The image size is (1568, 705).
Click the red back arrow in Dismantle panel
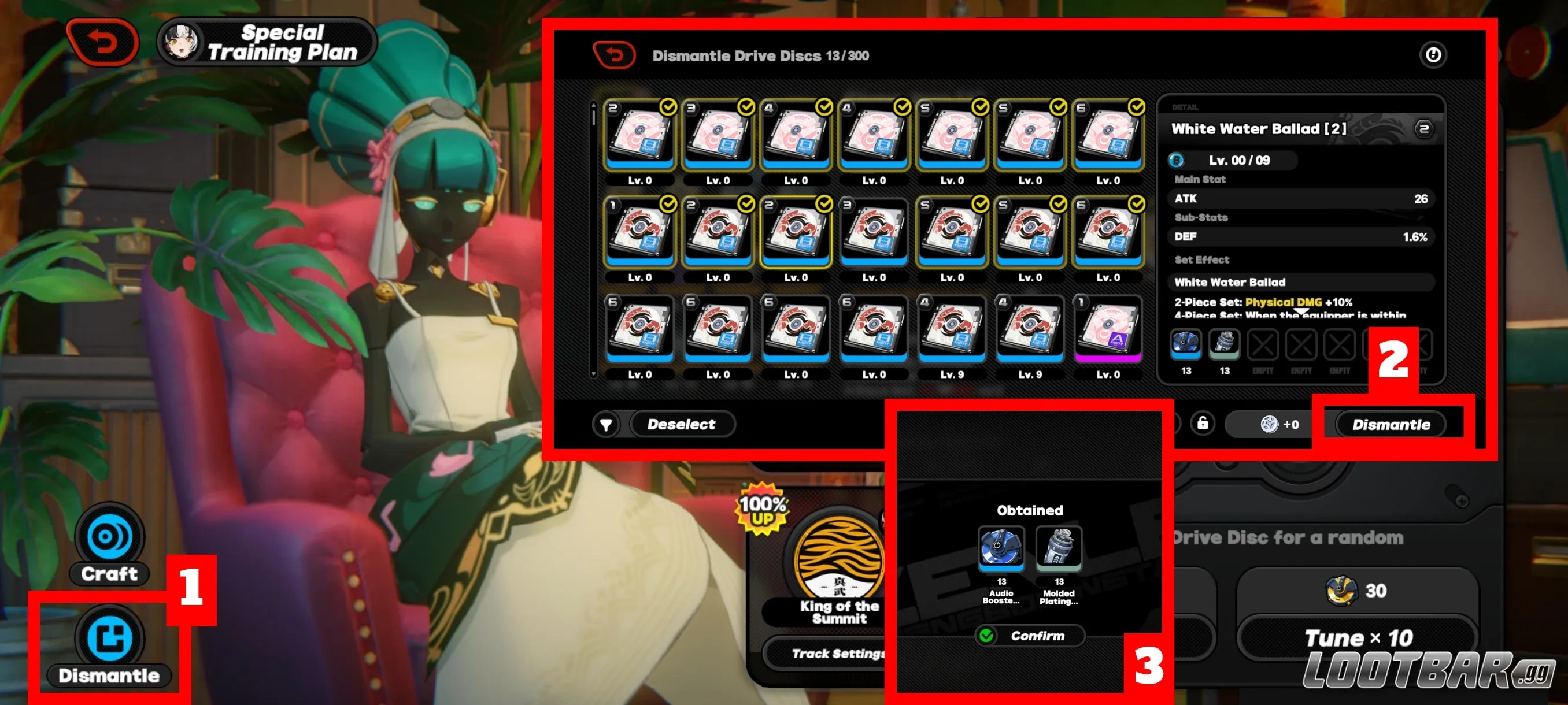tap(613, 54)
